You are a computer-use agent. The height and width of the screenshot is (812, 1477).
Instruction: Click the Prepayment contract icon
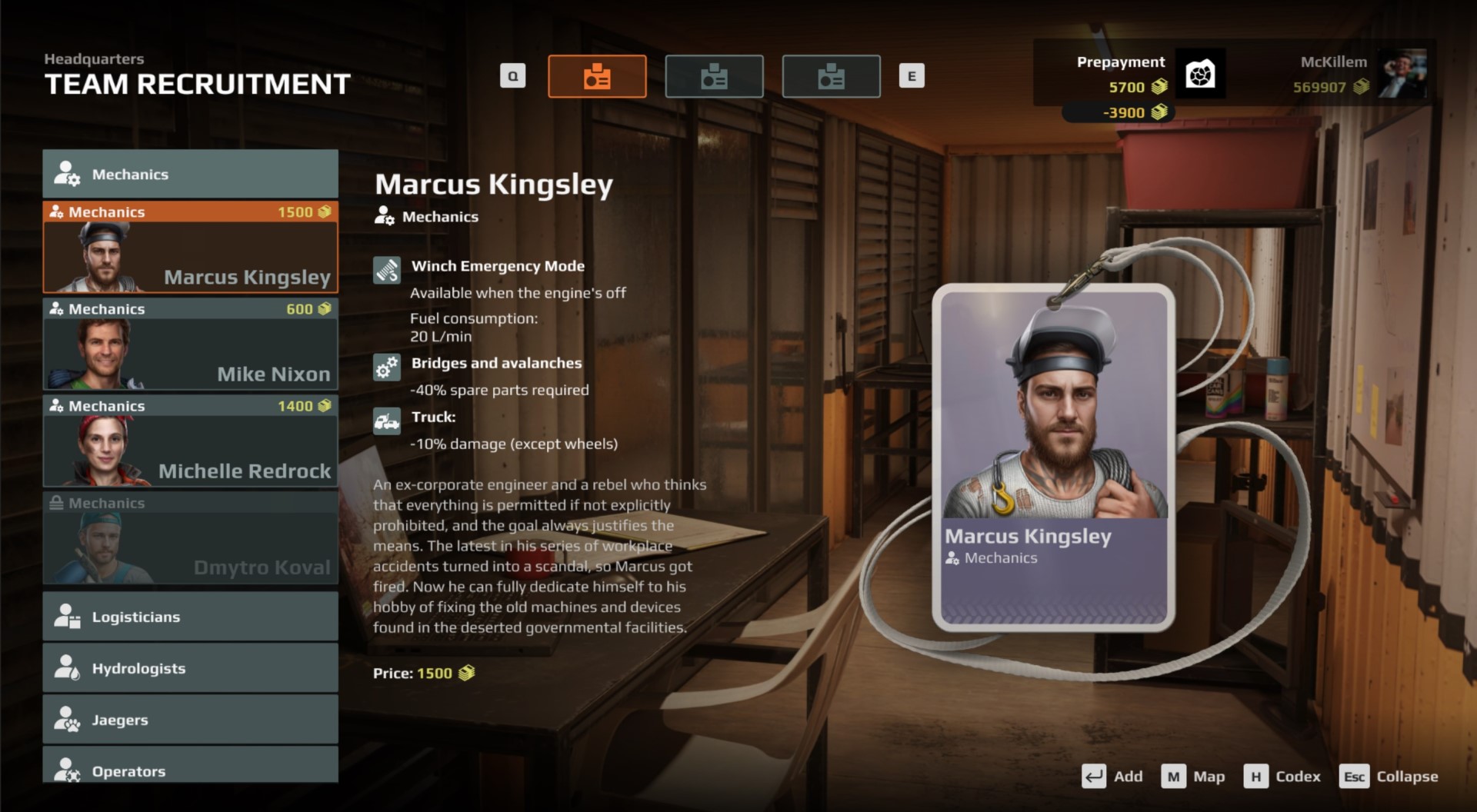1200,75
